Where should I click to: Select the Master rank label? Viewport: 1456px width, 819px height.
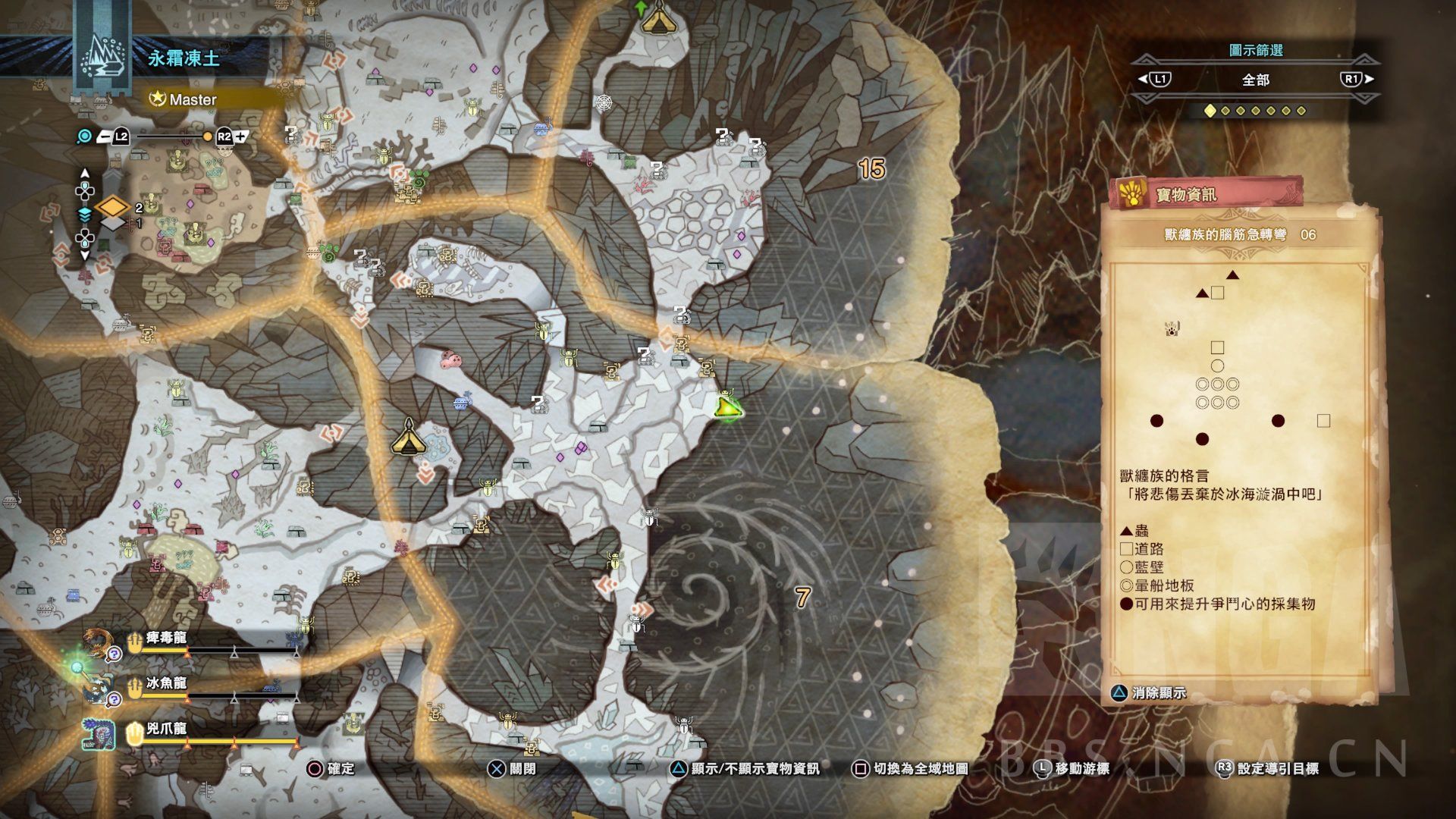point(193,99)
